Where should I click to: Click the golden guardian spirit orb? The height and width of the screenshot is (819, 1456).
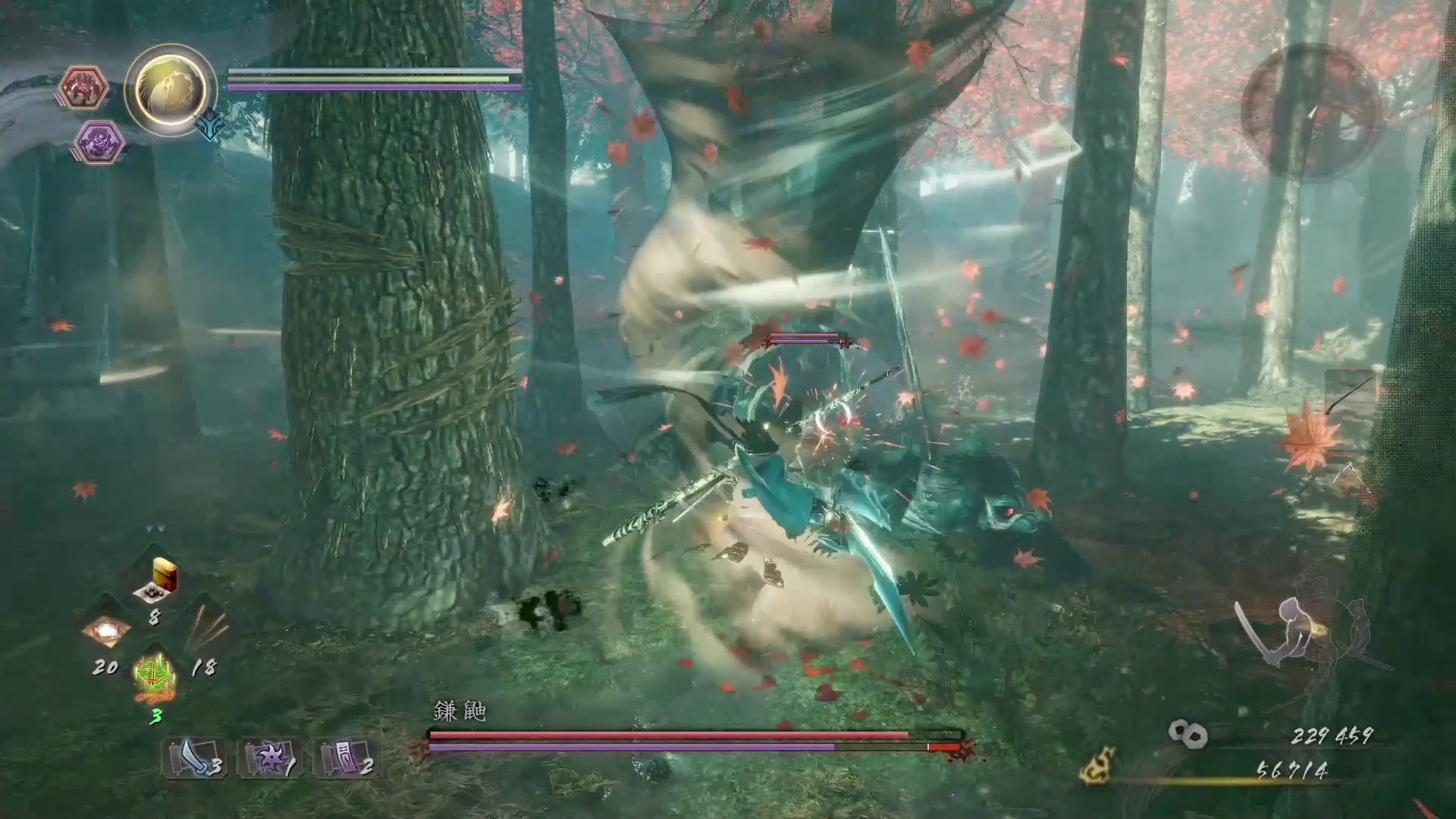170,89
